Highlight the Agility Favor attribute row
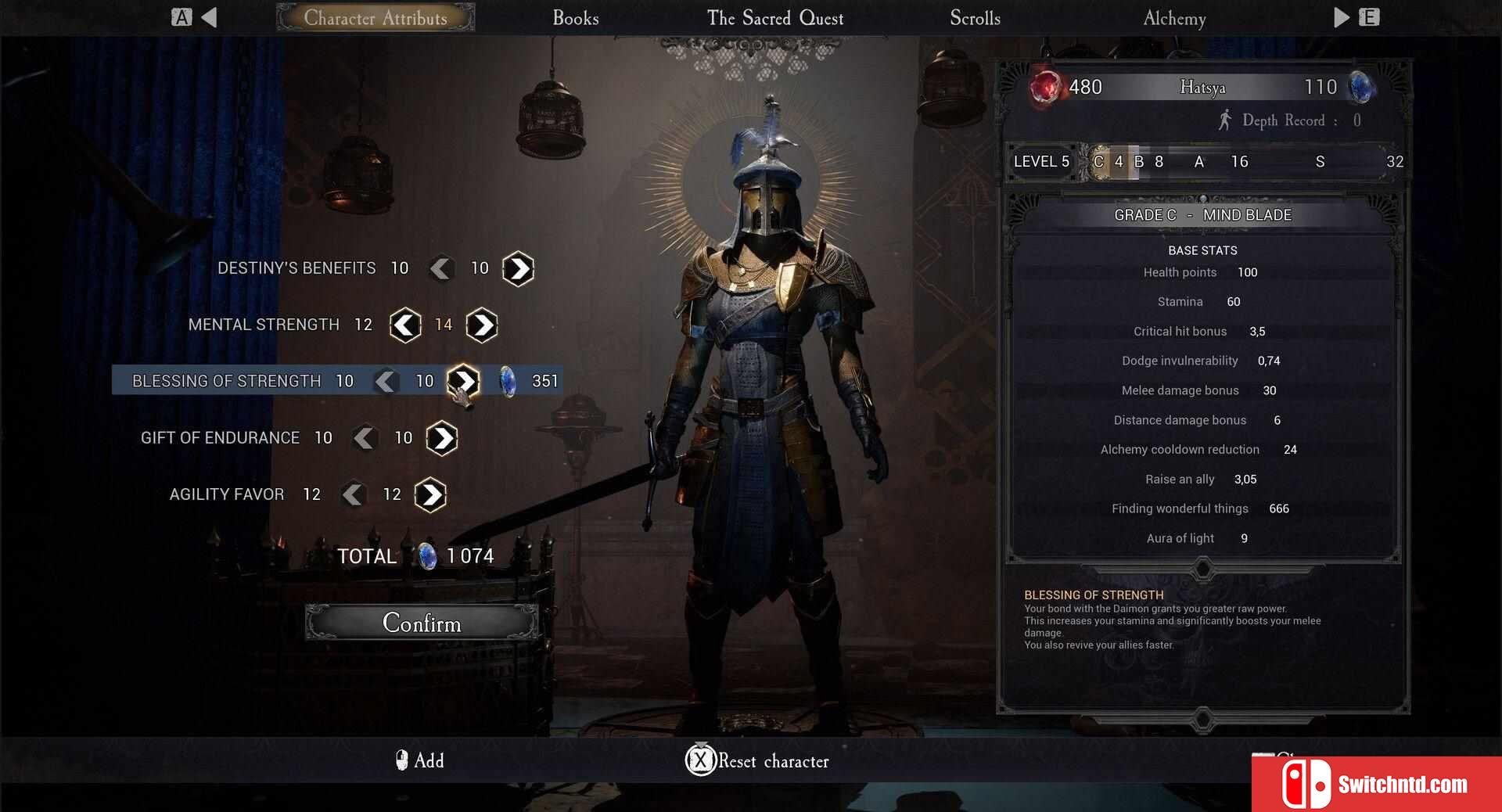1502x812 pixels. point(227,494)
